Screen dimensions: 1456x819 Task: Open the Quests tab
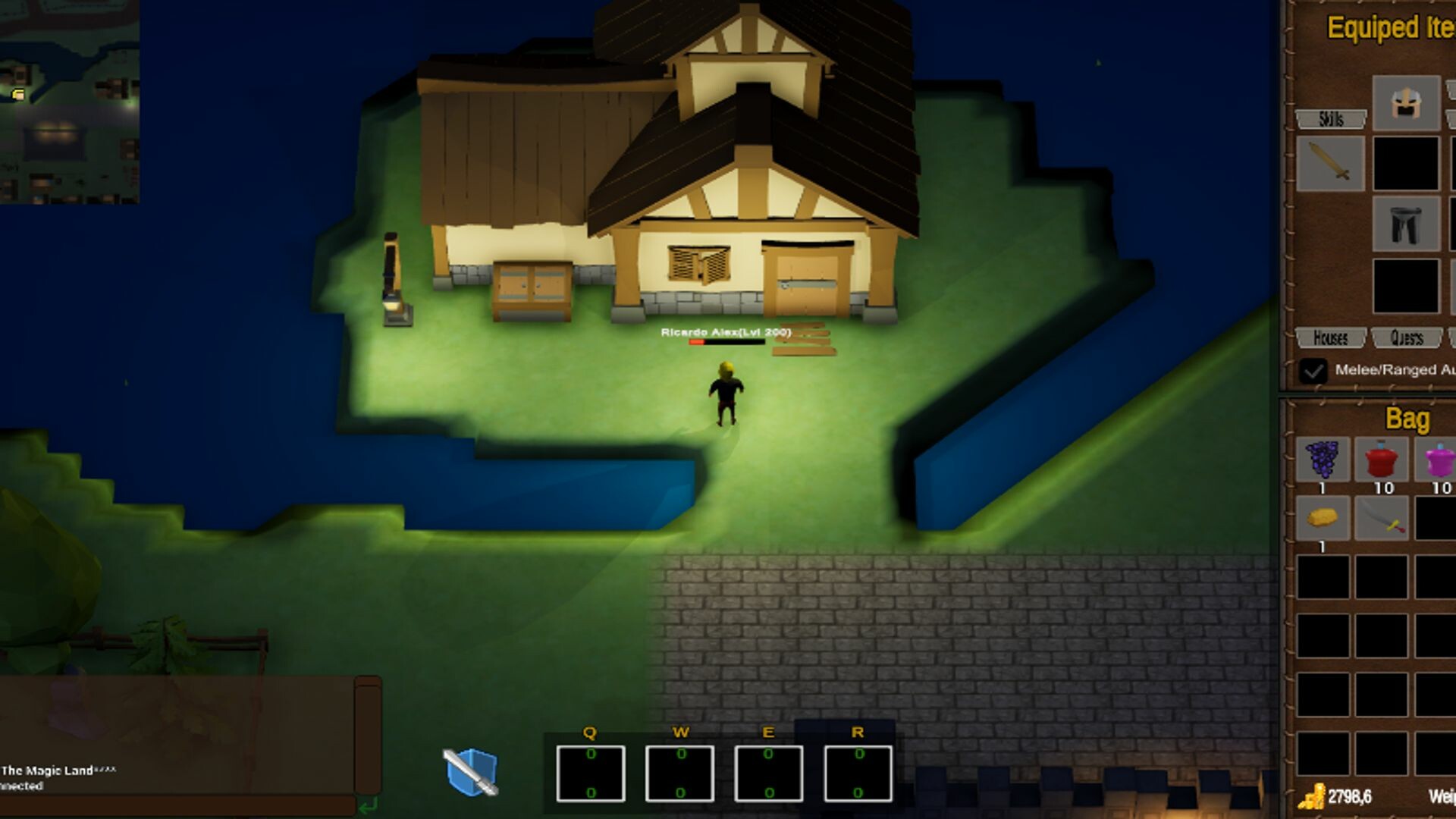click(x=1408, y=338)
